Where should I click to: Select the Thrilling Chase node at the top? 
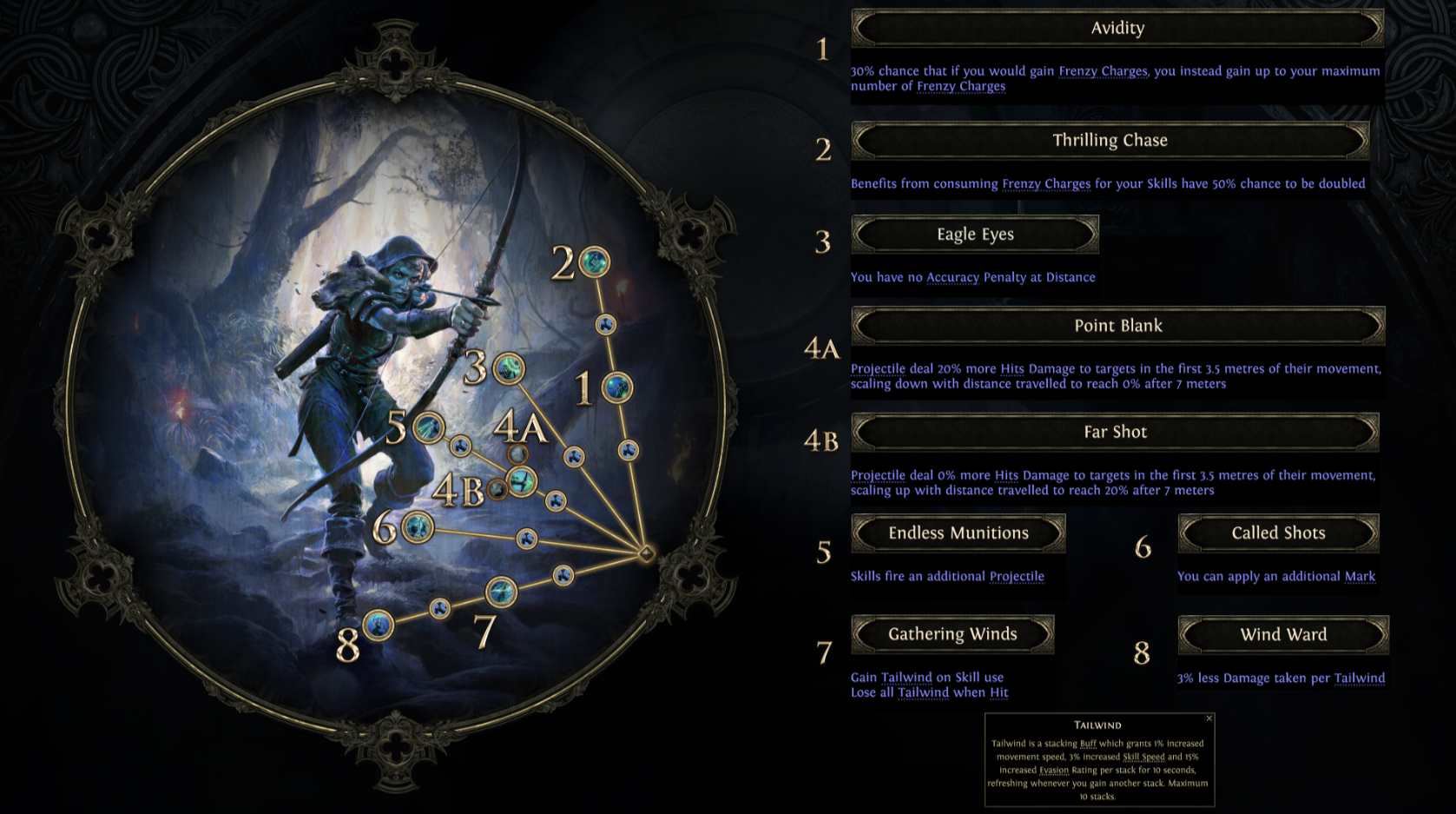click(x=596, y=261)
